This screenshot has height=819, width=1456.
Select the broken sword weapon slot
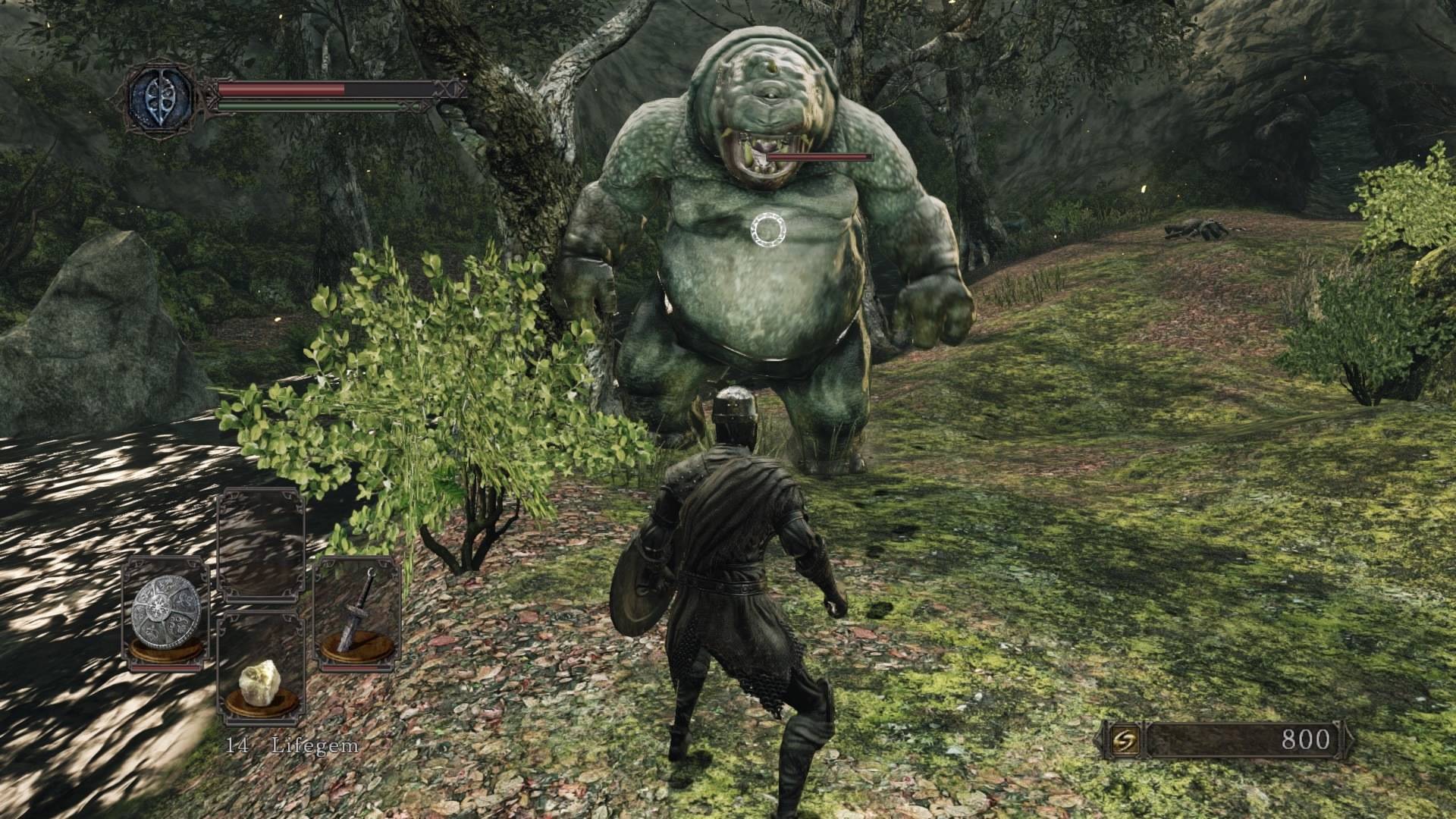tap(356, 613)
